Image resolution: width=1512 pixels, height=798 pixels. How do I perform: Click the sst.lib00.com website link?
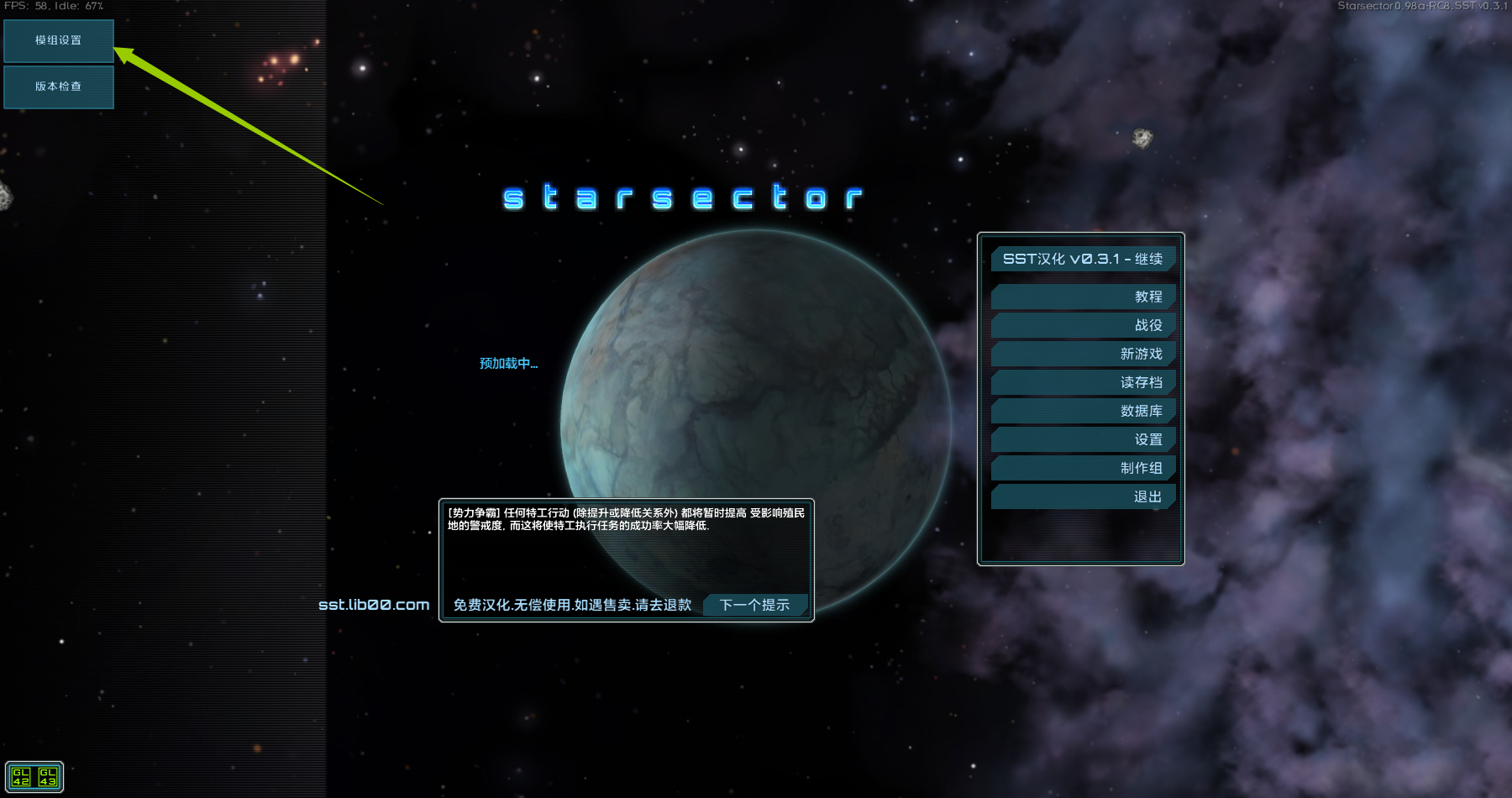click(374, 605)
